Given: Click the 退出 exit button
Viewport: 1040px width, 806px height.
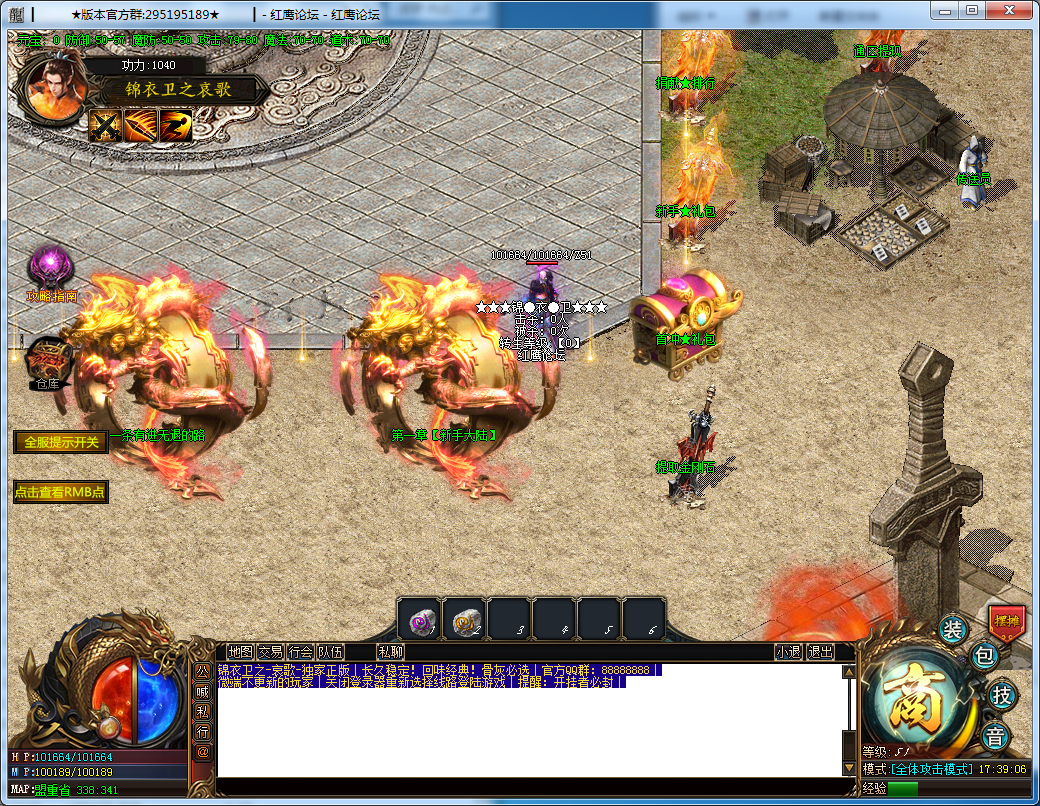Looking at the screenshot, I should 820,652.
